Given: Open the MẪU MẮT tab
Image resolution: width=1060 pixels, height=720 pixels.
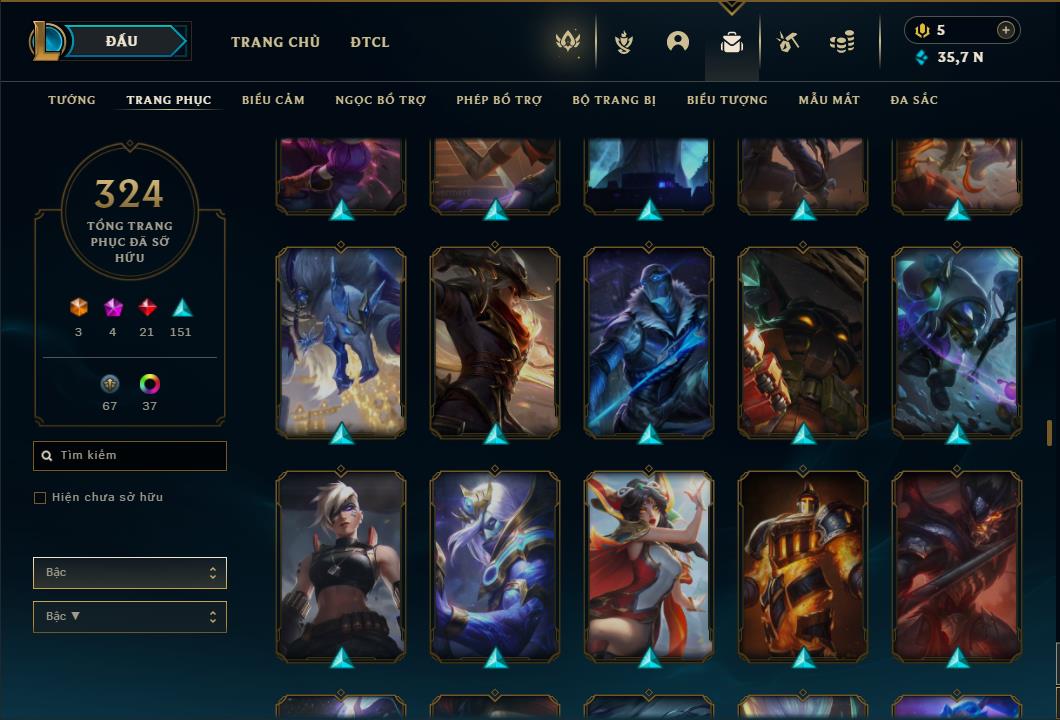Looking at the screenshot, I should point(829,100).
